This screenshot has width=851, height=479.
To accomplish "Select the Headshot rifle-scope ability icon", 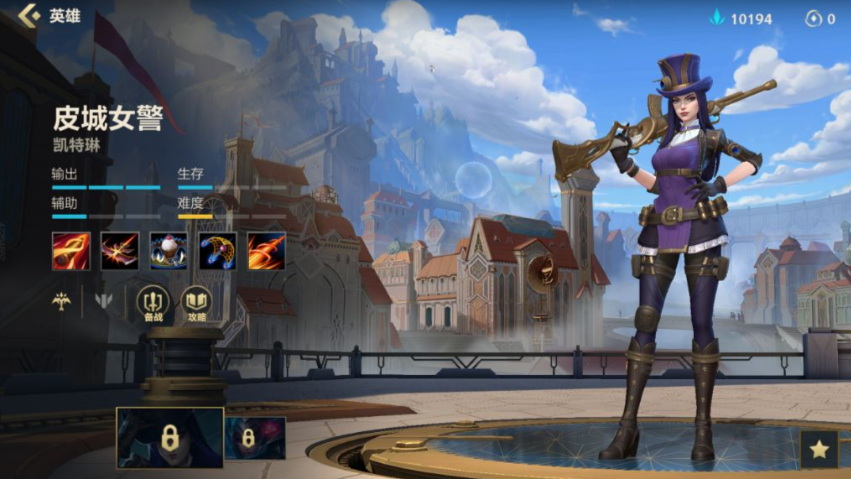I will coord(71,251).
